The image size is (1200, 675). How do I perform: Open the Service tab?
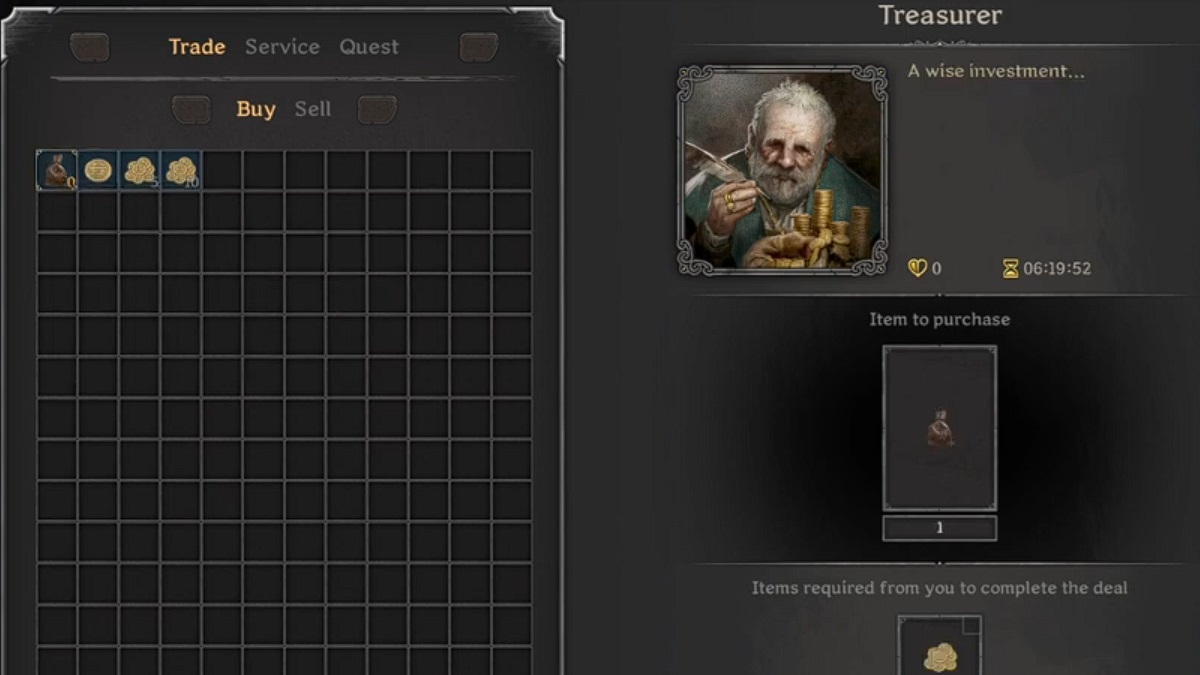[282, 47]
